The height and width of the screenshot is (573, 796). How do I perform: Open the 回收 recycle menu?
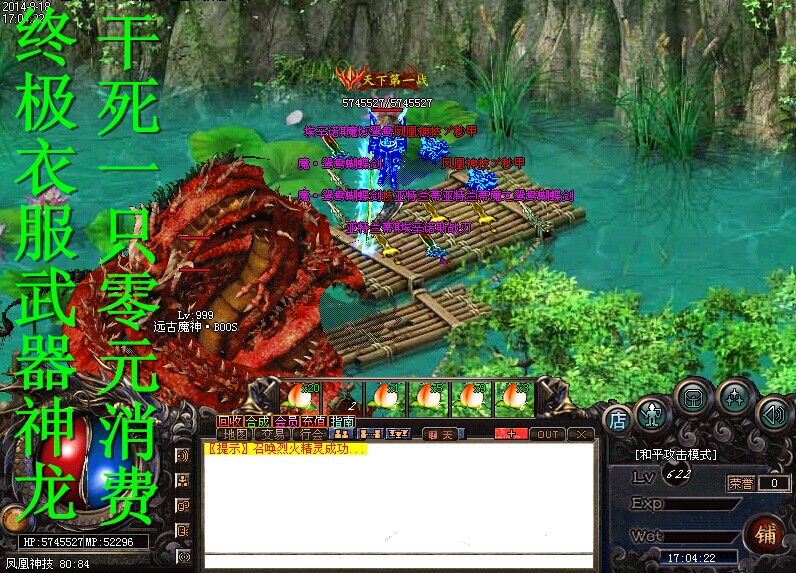point(230,420)
